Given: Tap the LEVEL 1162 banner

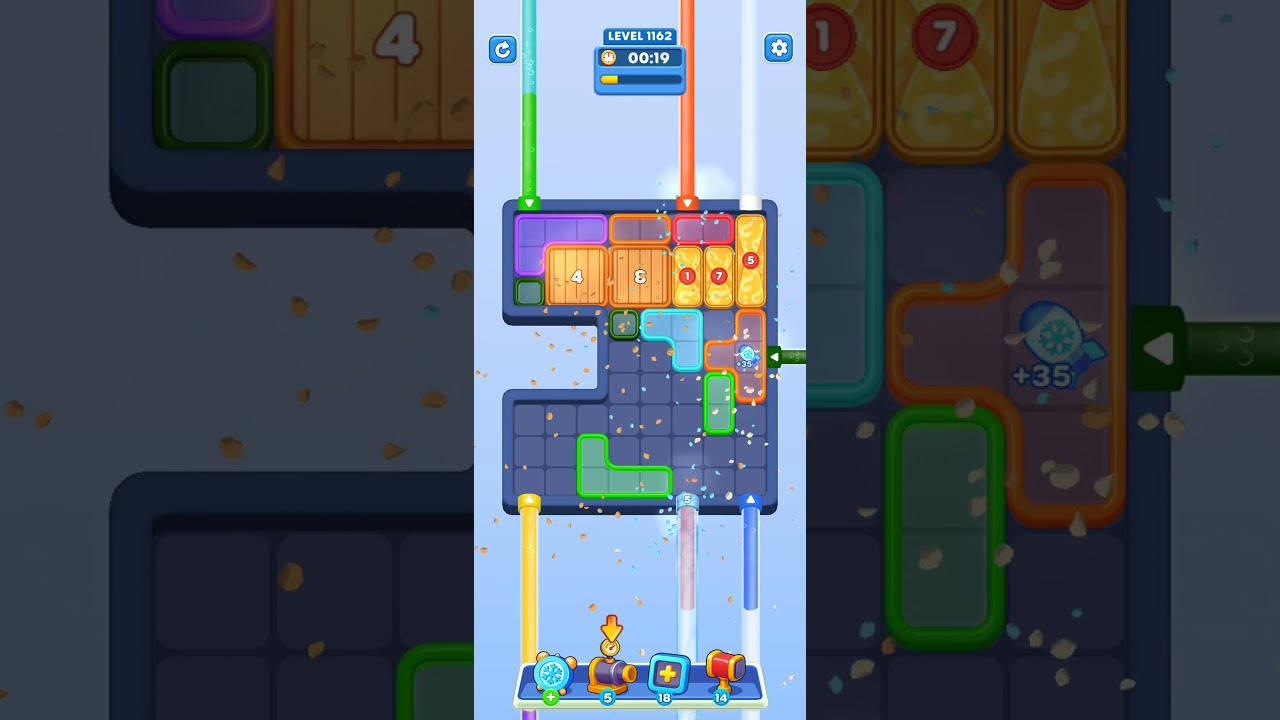Looking at the screenshot, I should (639, 36).
